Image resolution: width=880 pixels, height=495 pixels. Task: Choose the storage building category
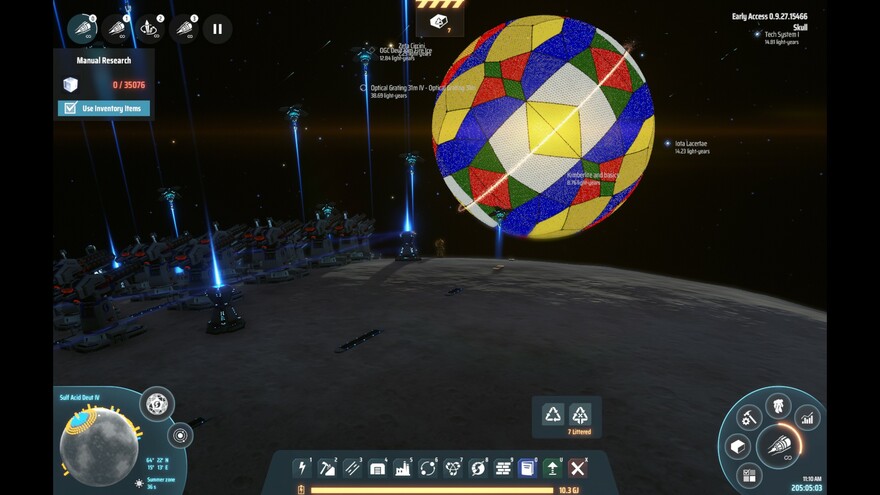[377, 467]
